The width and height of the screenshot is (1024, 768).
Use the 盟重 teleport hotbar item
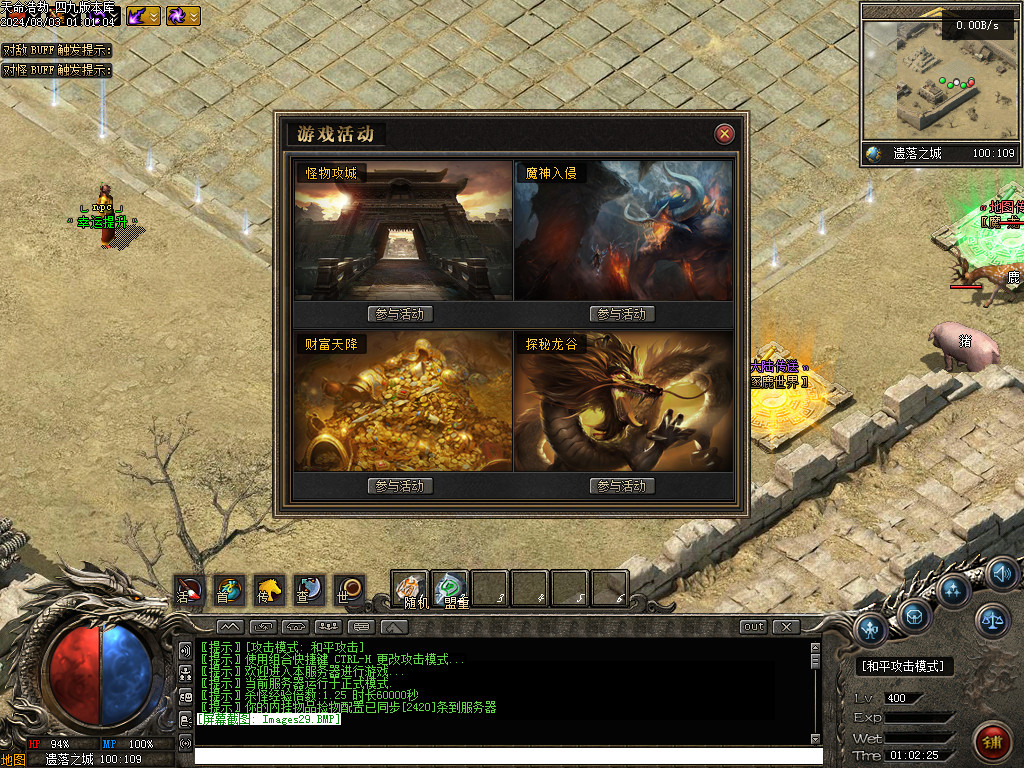tap(451, 588)
